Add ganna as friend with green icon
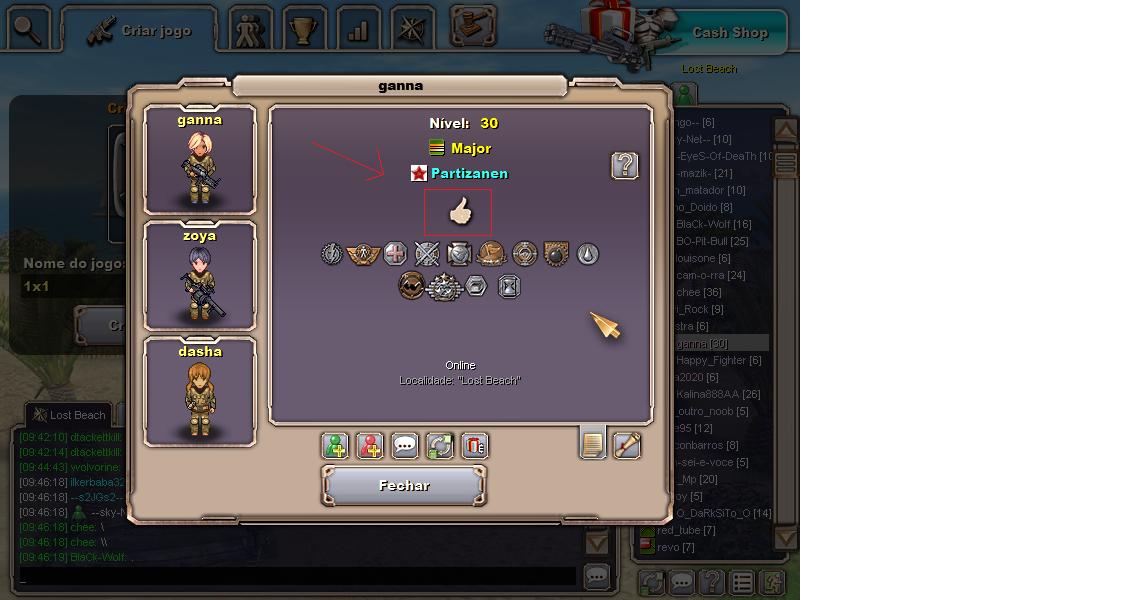The height and width of the screenshot is (600, 1138). tap(335, 446)
